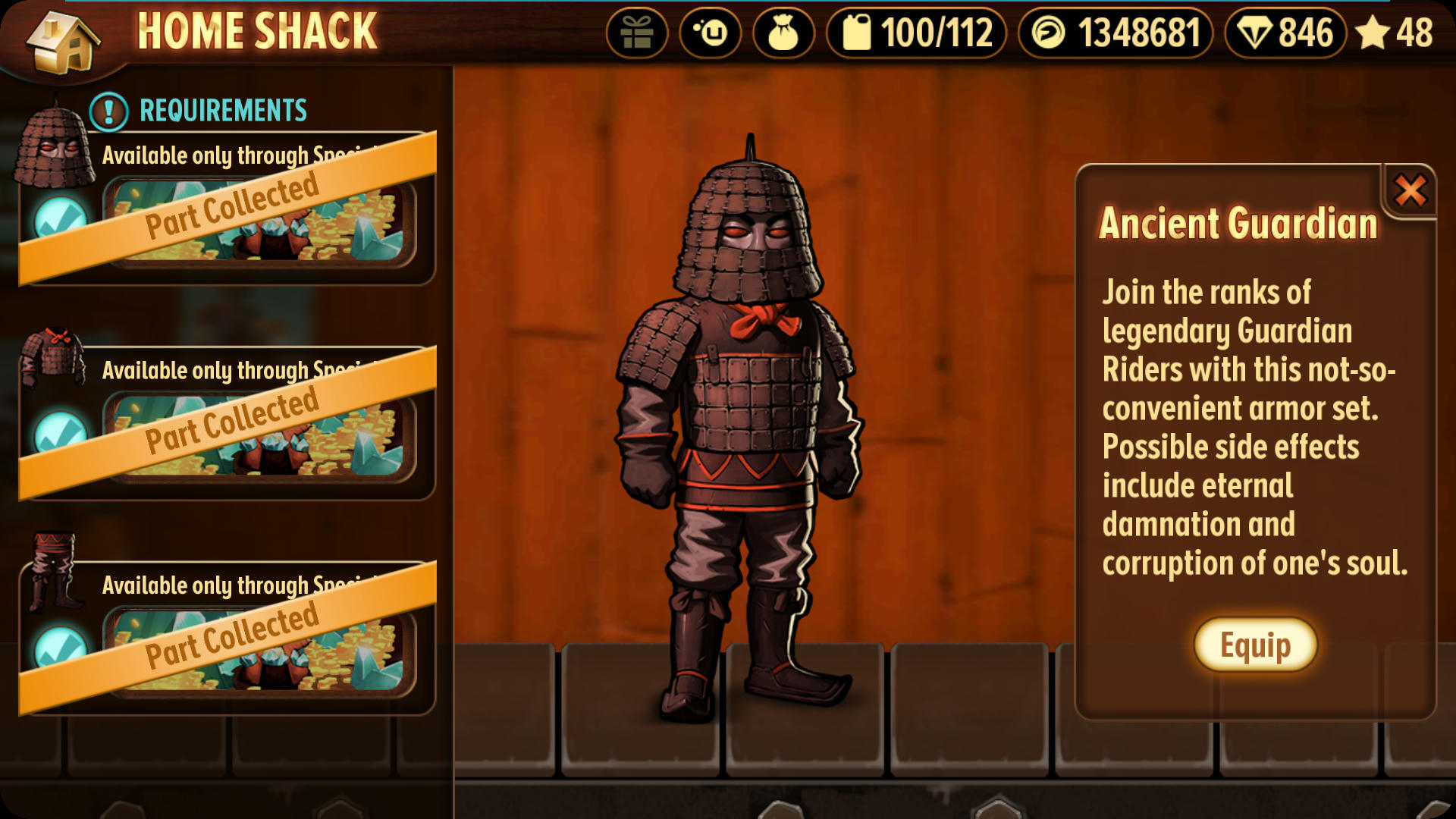Image resolution: width=1456 pixels, height=819 pixels.
Task: Equip the Ancient Guardian outfit
Action: point(1255,645)
